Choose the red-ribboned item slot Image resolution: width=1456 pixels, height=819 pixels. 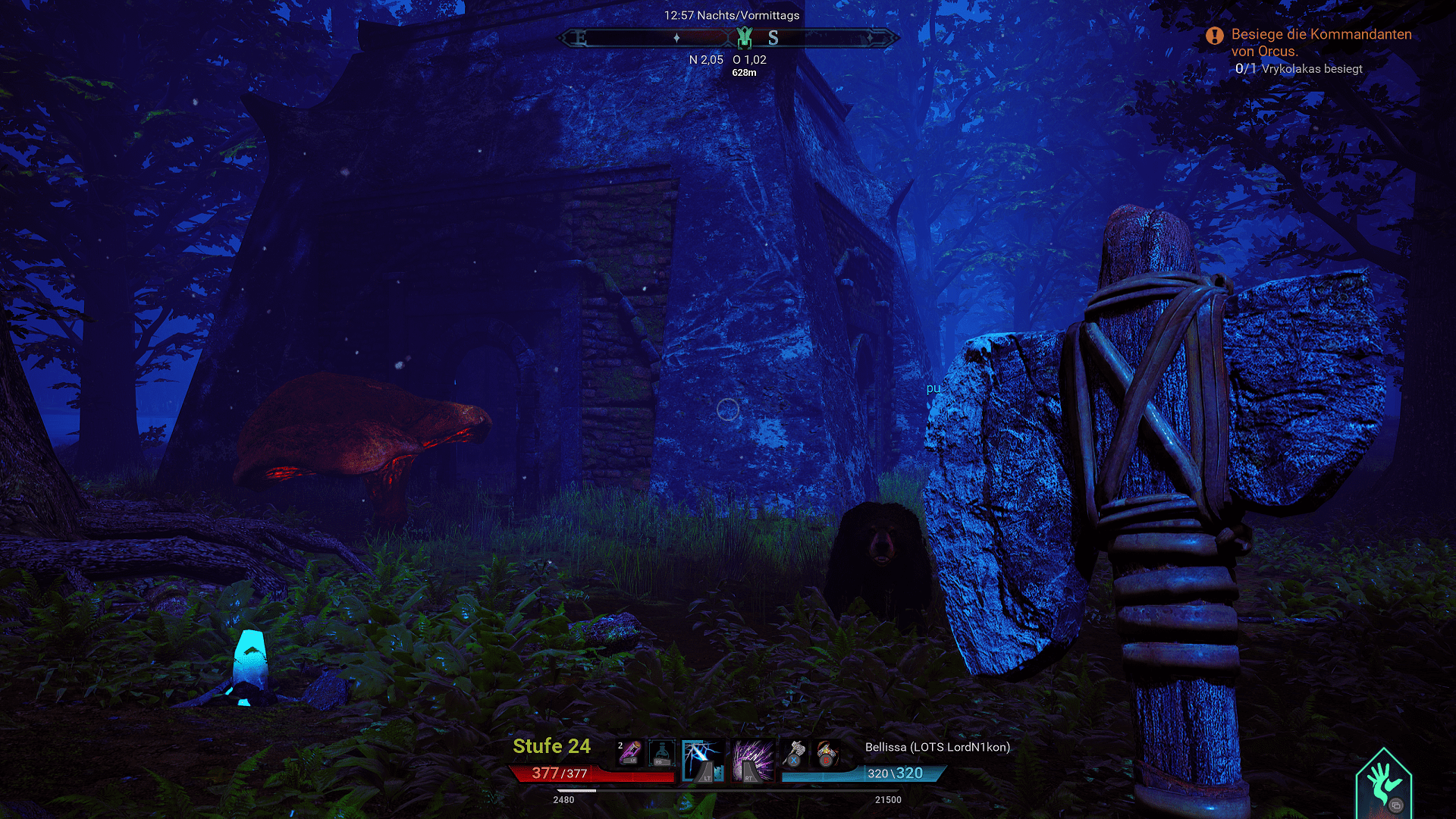(827, 753)
